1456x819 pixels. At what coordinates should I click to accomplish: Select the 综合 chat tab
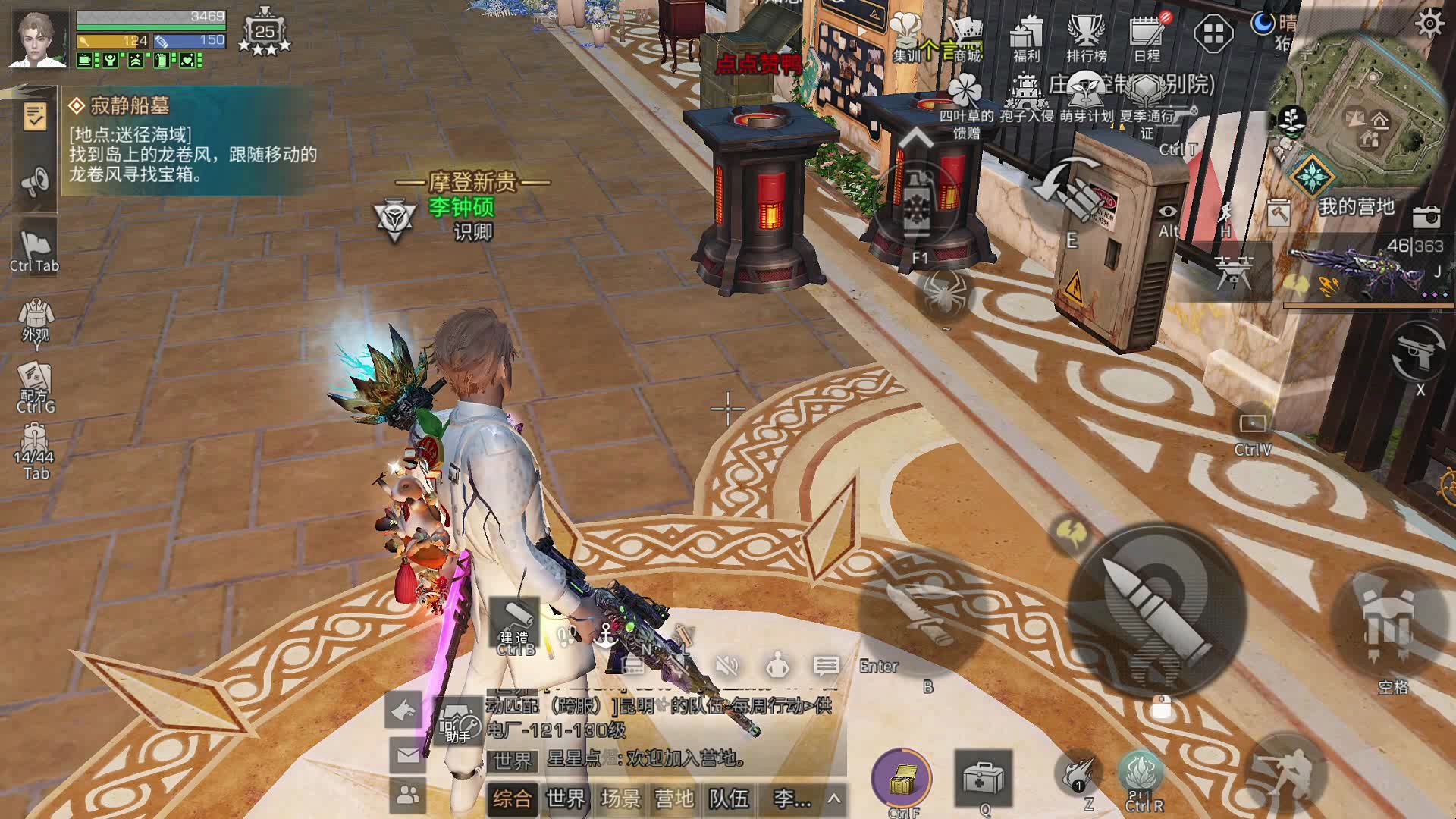pos(512,799)
